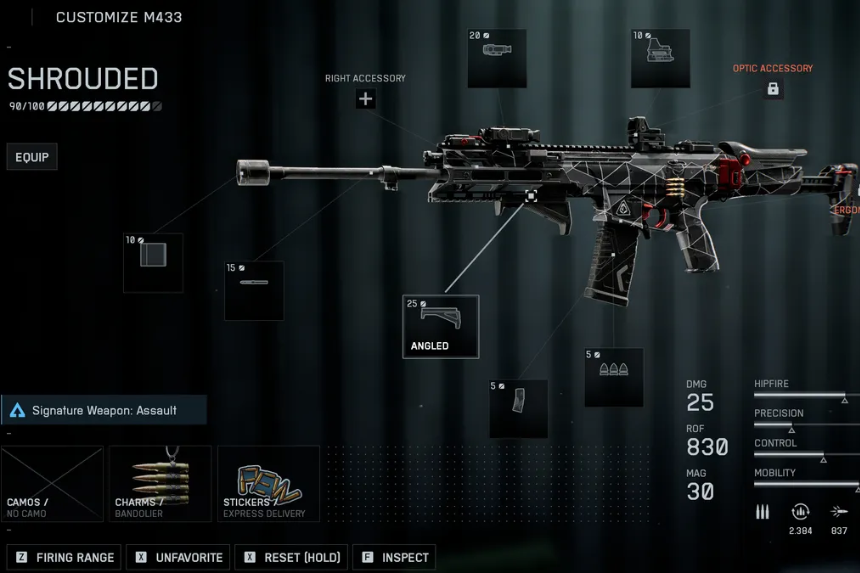This screenshot has width=860, height=573.
Task: Click the Unfavorite option
Action: [178, 557]
